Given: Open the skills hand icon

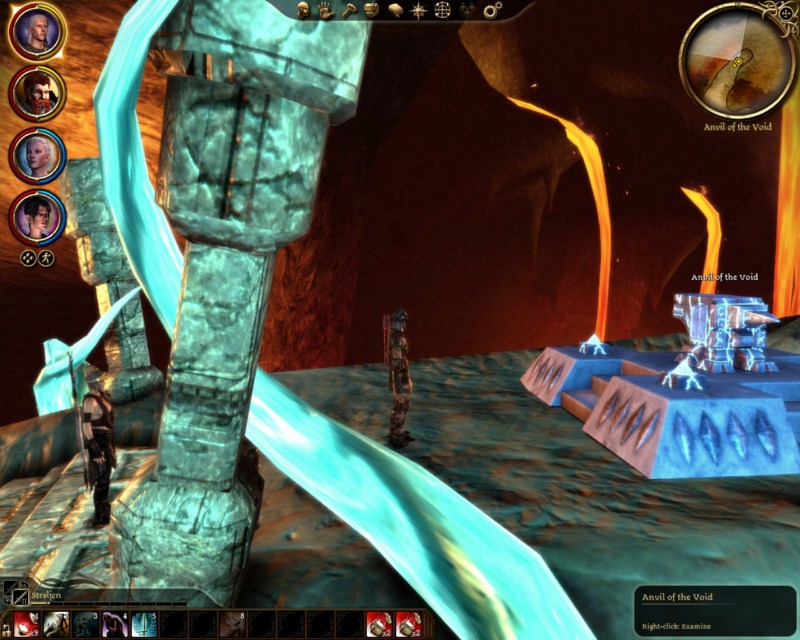Looking at the screenshot, I should pyautogui.click(x=325, y=9).
